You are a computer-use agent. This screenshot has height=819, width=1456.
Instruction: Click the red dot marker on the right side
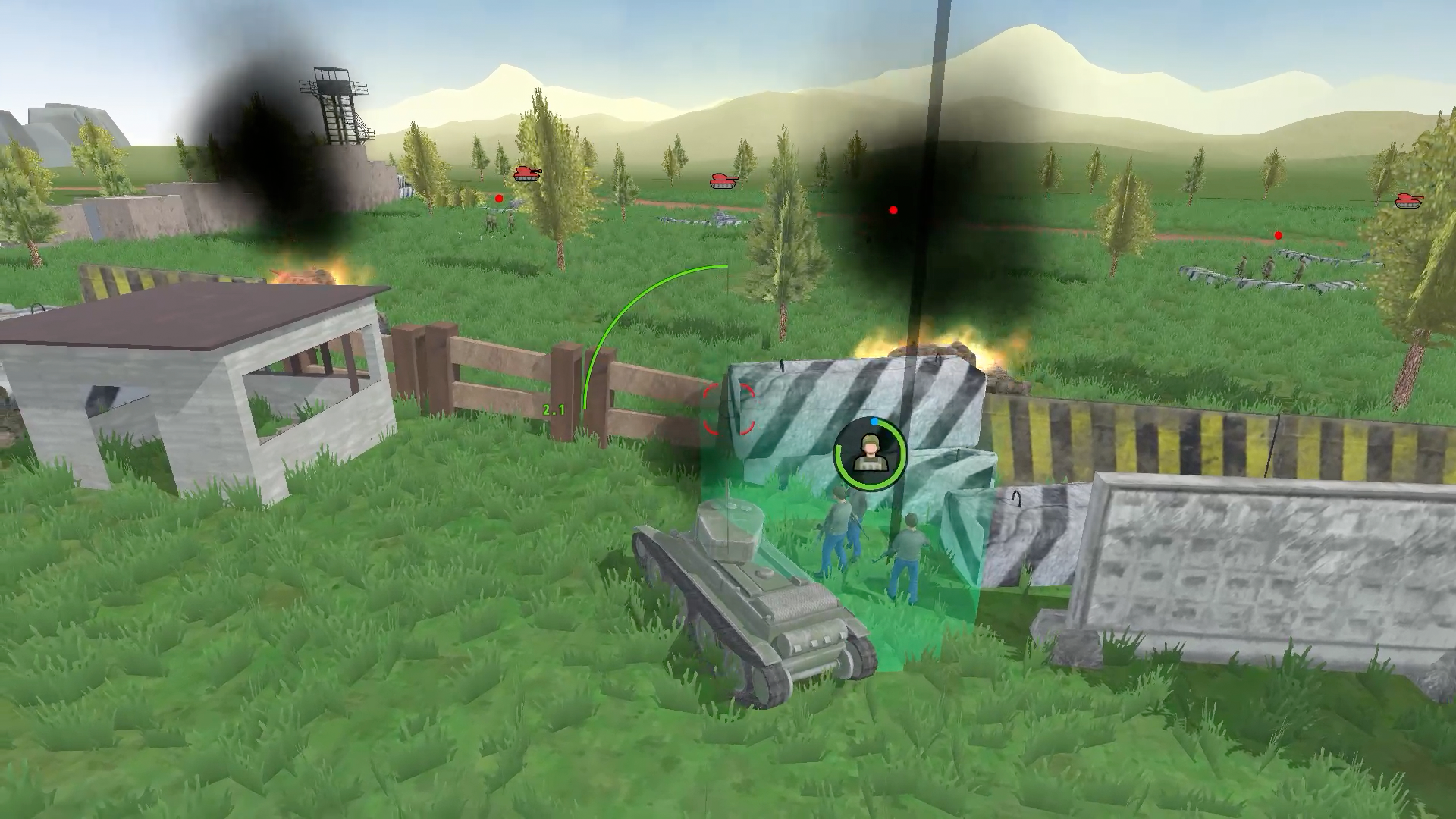tap(1278, 235)
